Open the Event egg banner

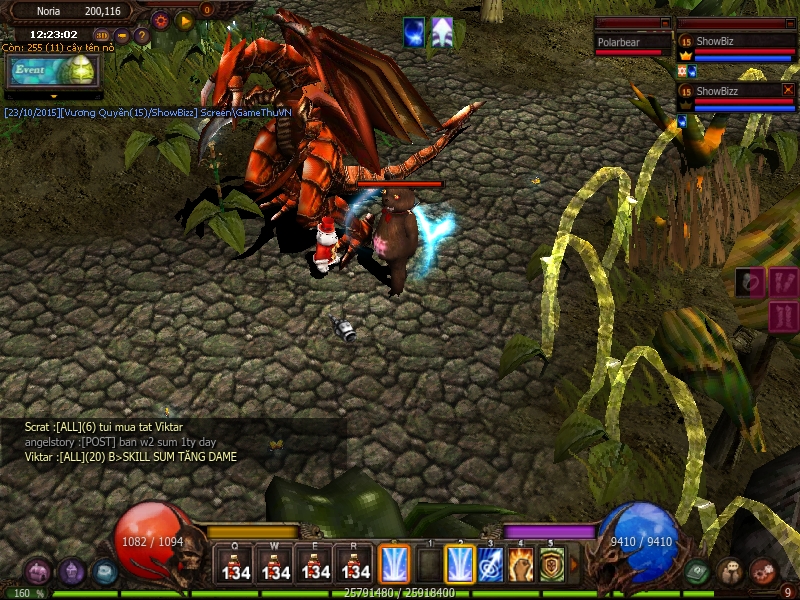click(53, 70)
